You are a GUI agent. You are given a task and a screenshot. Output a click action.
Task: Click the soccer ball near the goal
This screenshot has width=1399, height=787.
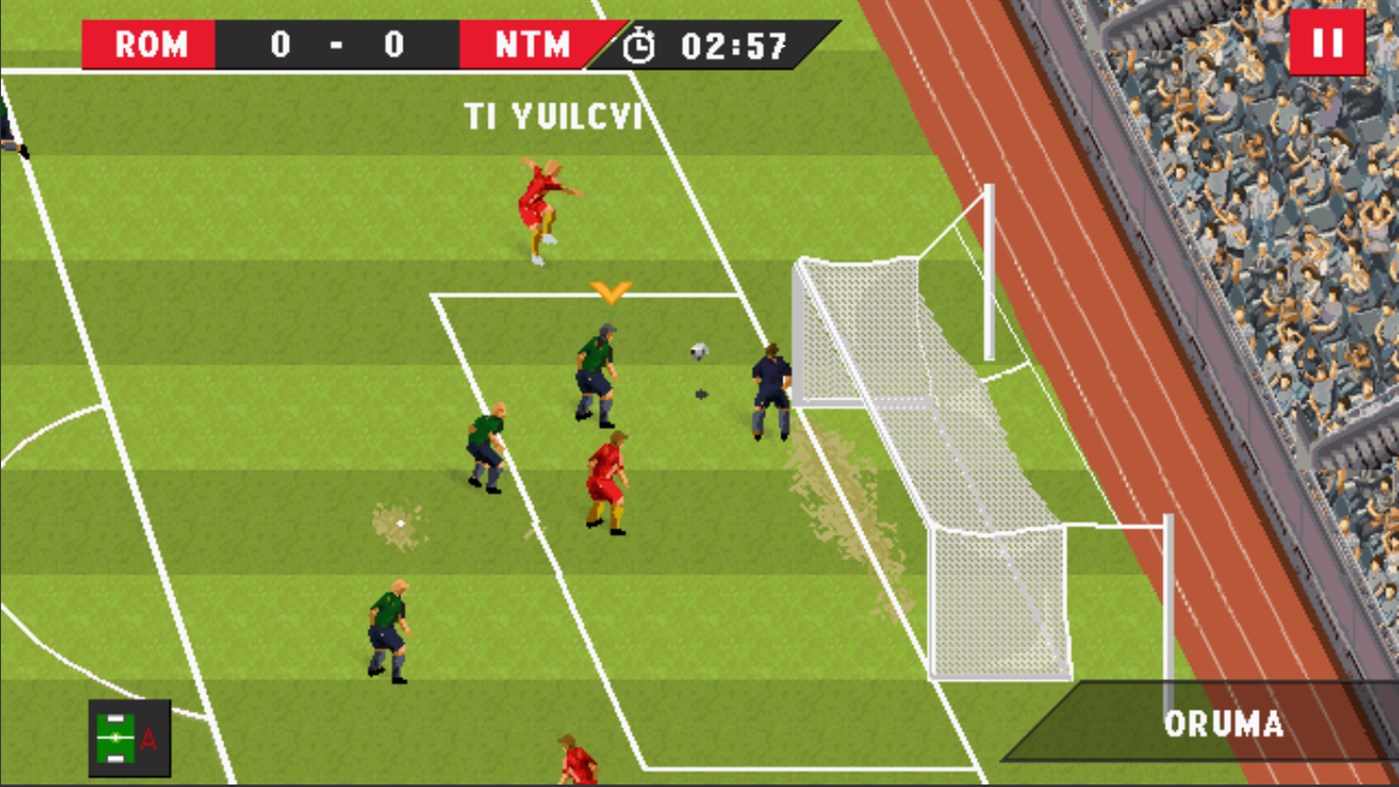tap(698, 352)
